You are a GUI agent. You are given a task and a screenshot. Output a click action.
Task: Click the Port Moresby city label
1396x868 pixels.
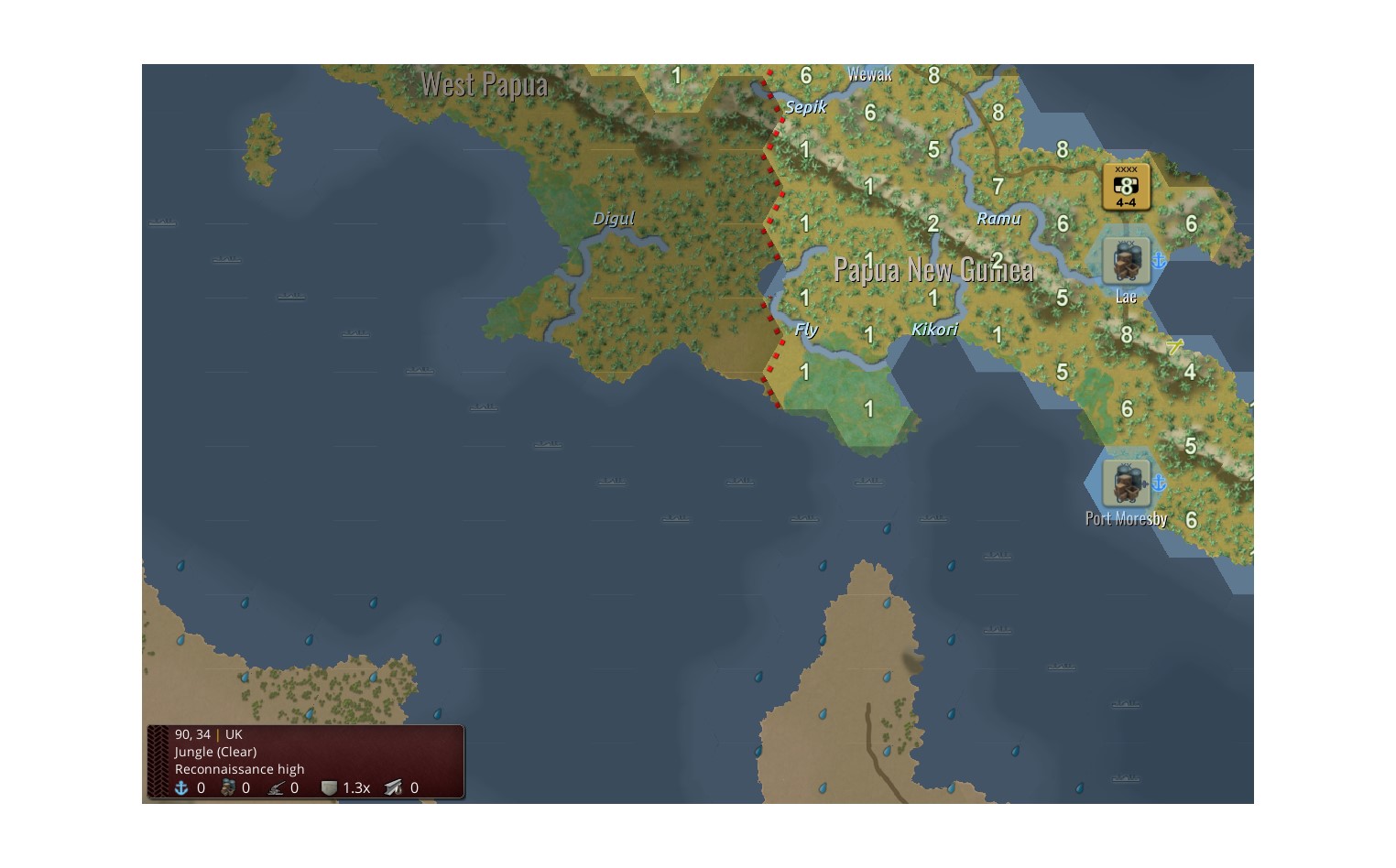tap(1126, 518)
